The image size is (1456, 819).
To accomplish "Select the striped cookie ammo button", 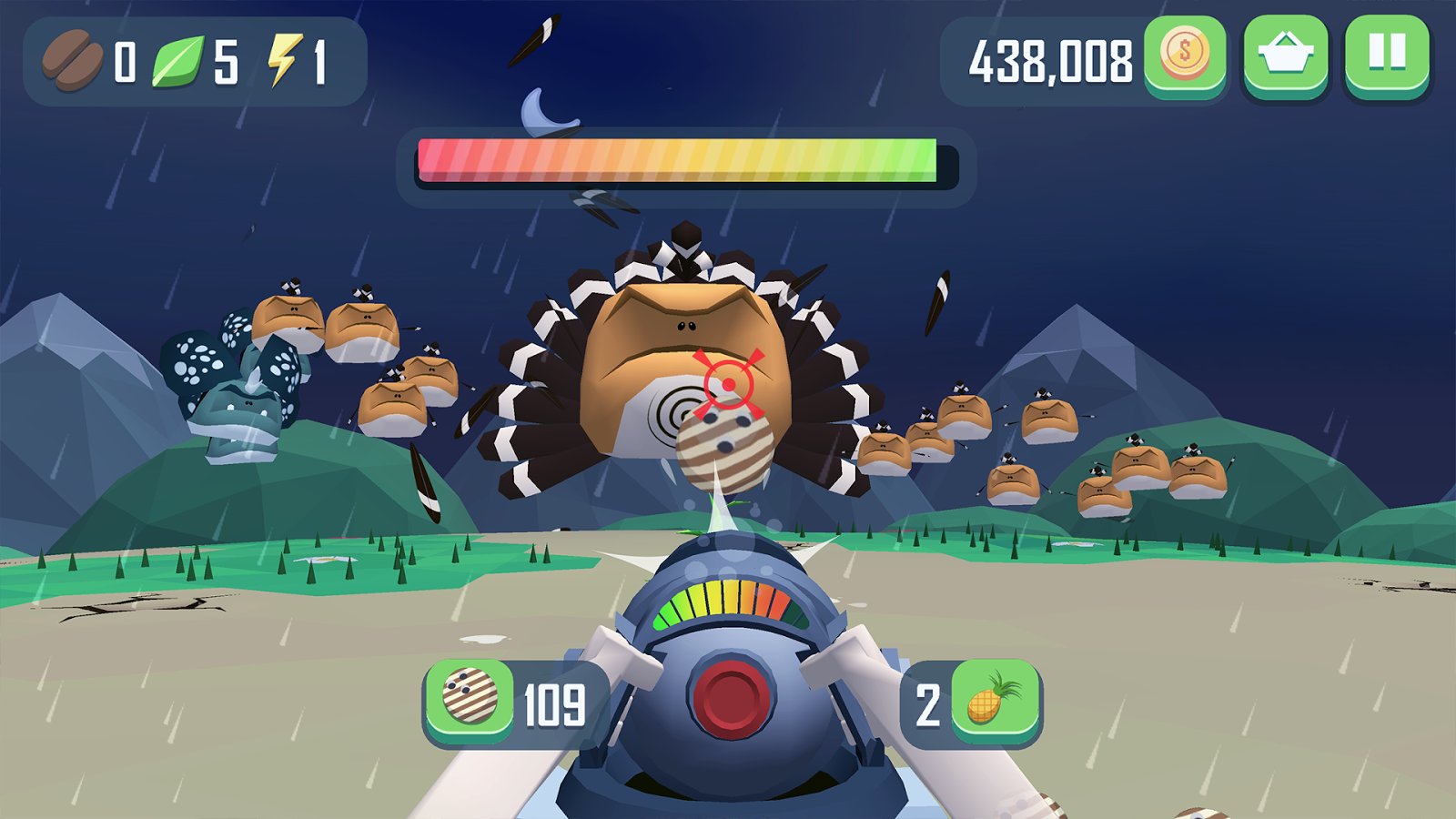I will pyautogui.click(x=470, y=699).
